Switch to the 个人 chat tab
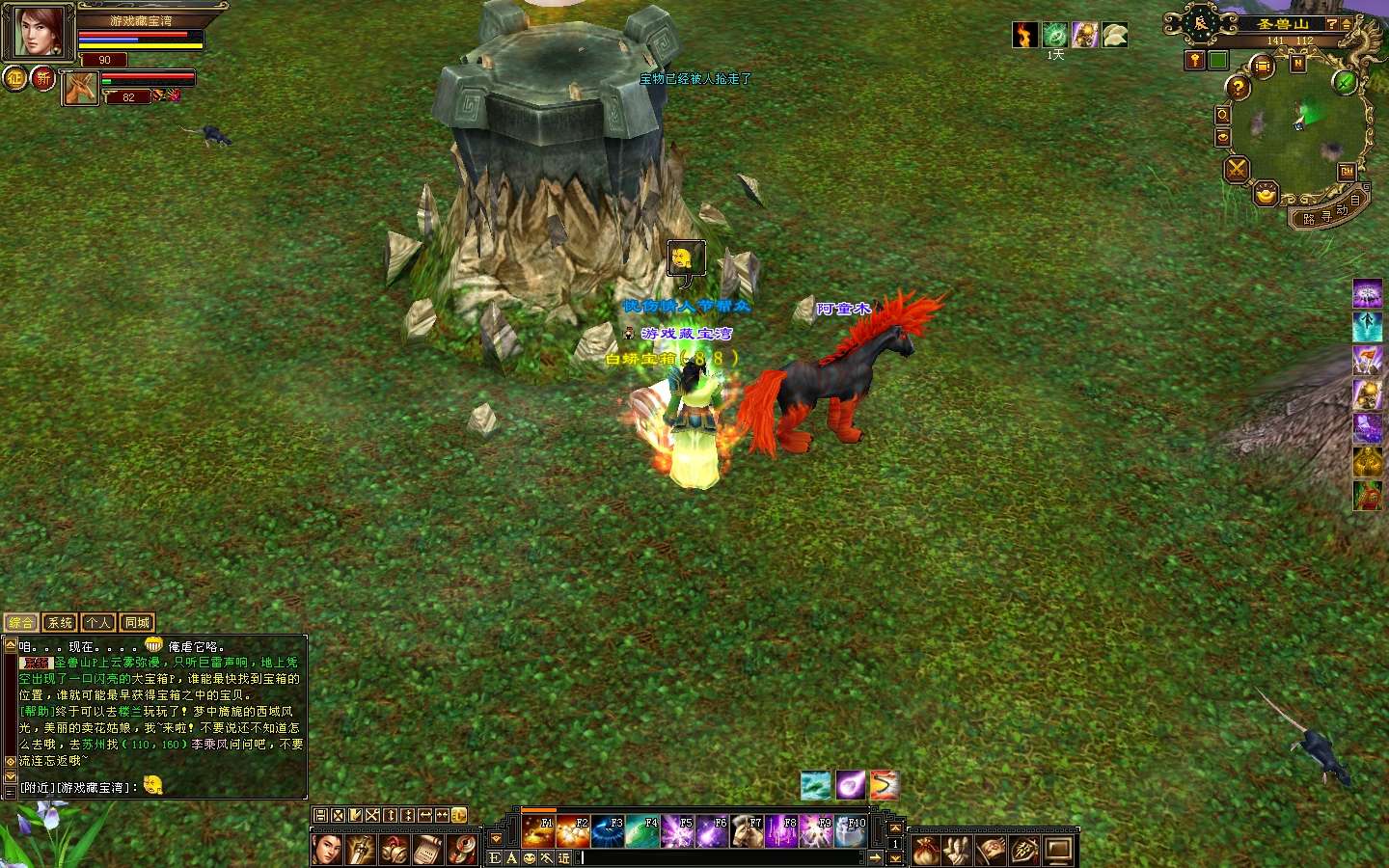 pyautogui.click(x=98, y=623)
